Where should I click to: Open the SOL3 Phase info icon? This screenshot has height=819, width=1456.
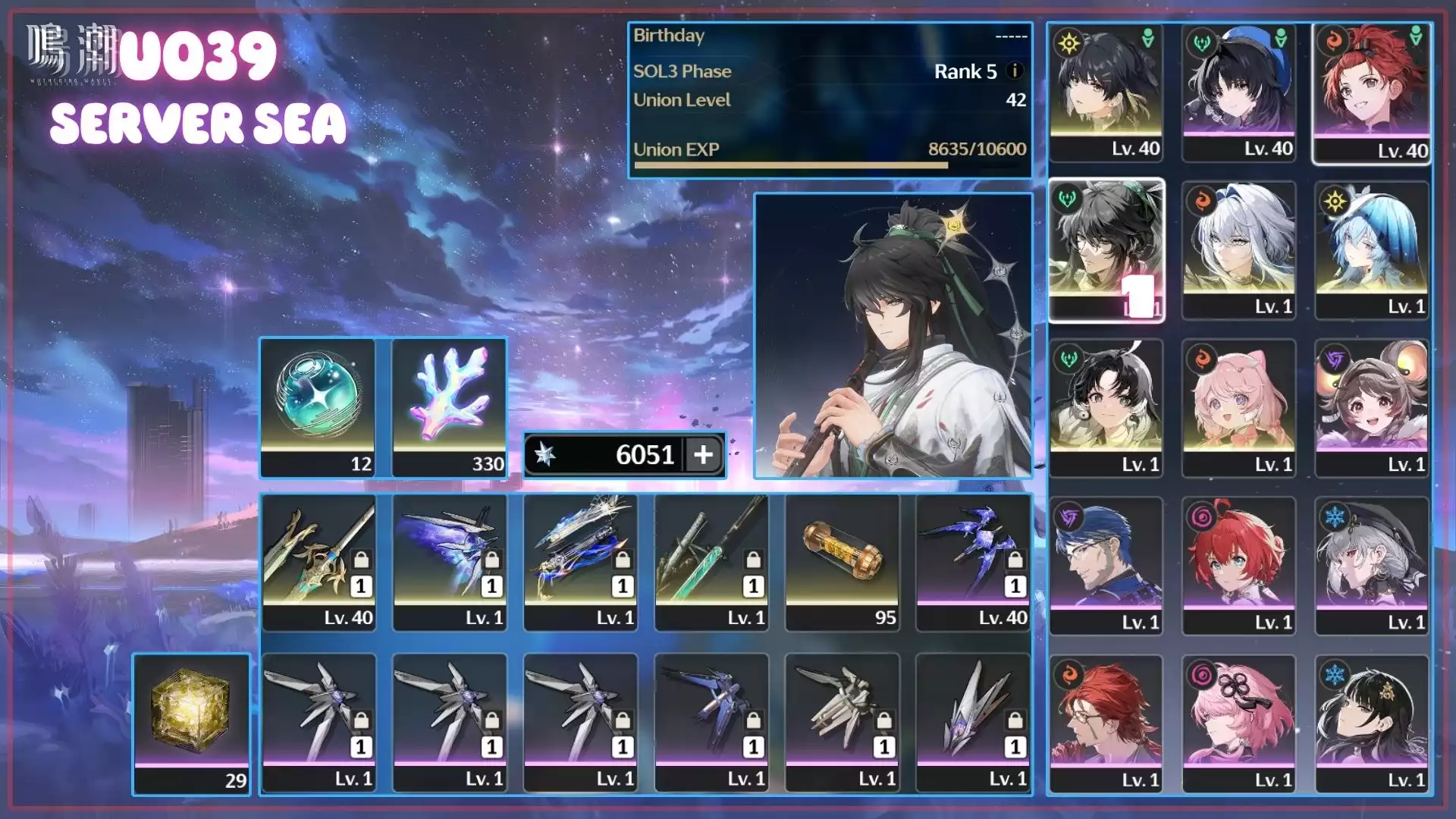[x=1015, y=71]
